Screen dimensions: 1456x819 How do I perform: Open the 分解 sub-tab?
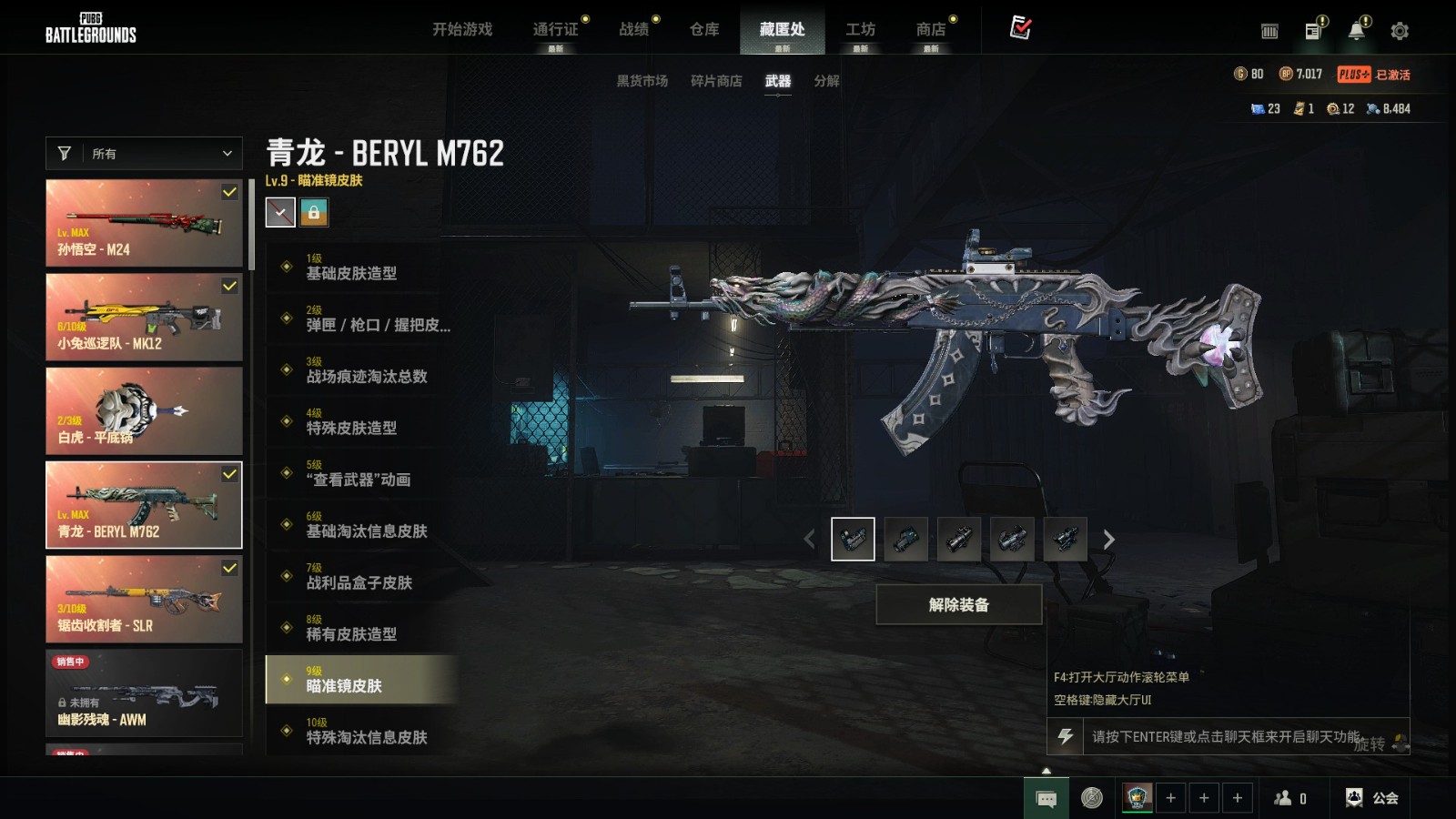[x=826, y=81]
